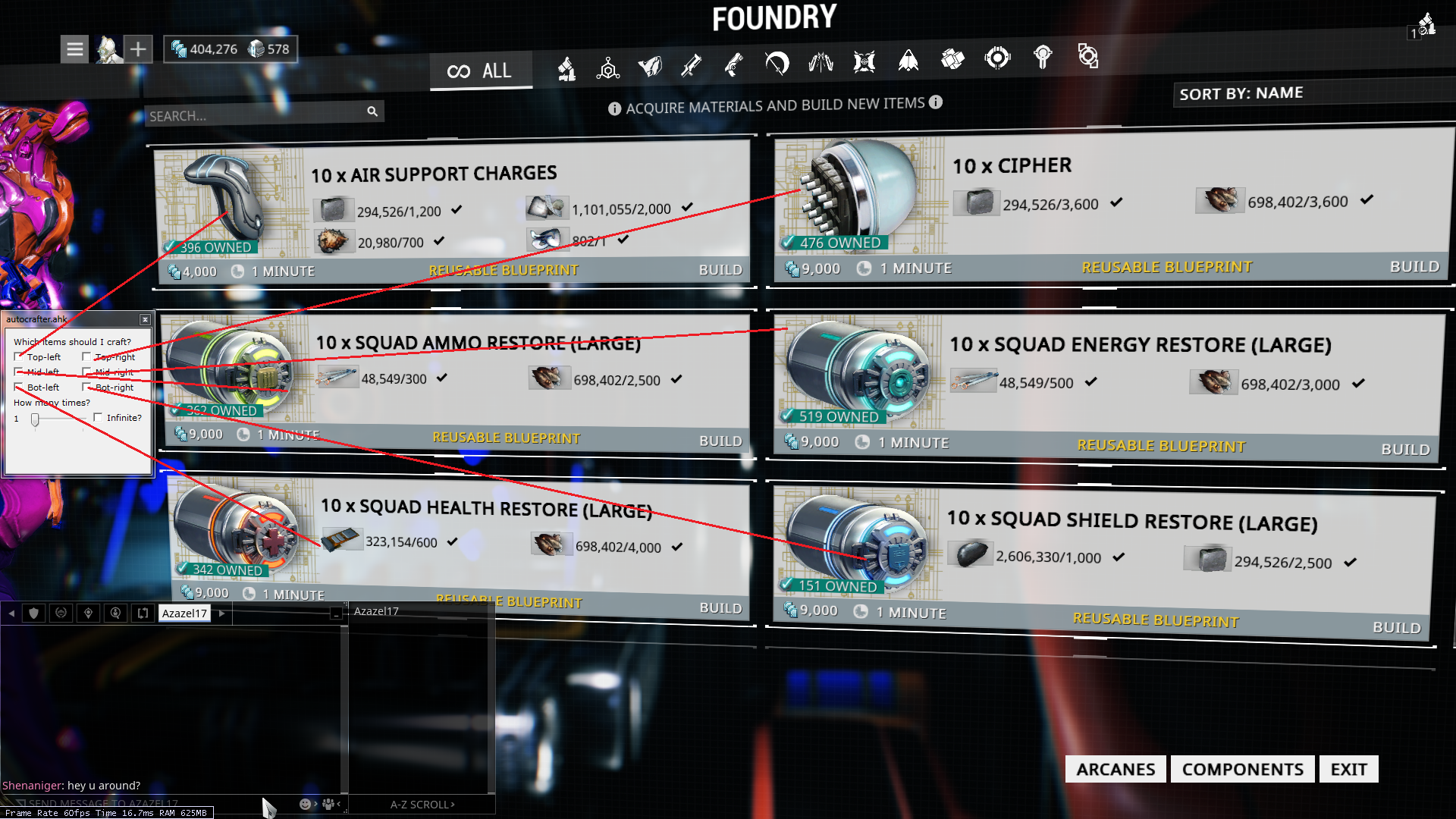This screenshot has height=819, width=1456.
Task: Build Squad Shield Restore (Large)
Action: coord(1395,627)
